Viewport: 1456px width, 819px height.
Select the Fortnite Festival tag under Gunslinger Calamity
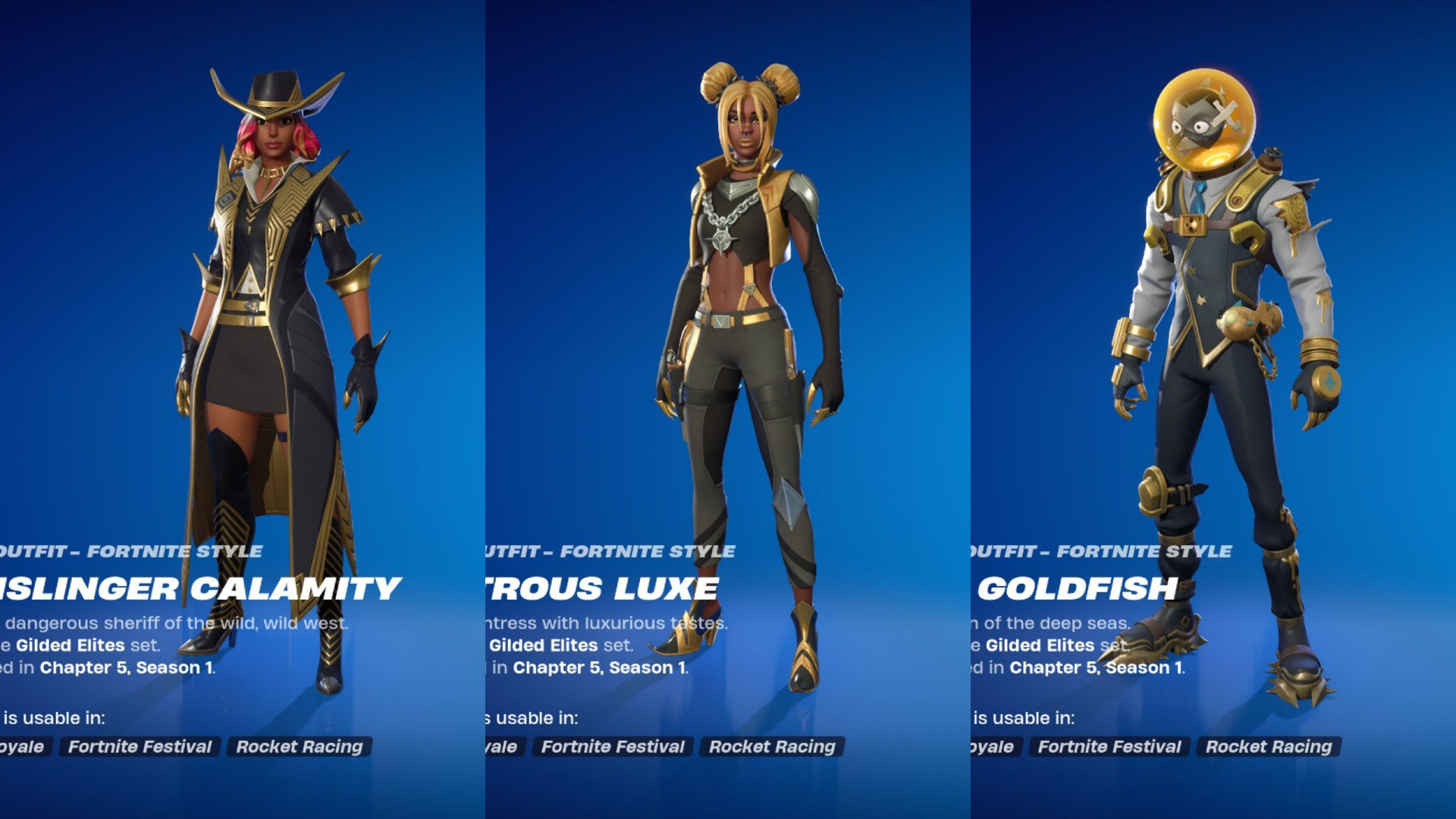pos(140,747)
